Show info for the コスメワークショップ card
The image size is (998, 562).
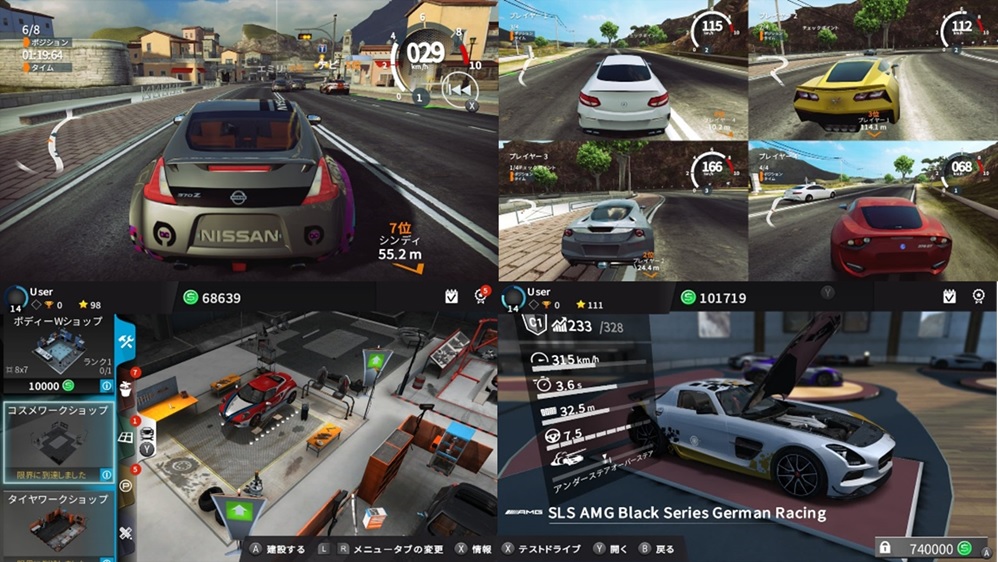(x=105, y=473)
